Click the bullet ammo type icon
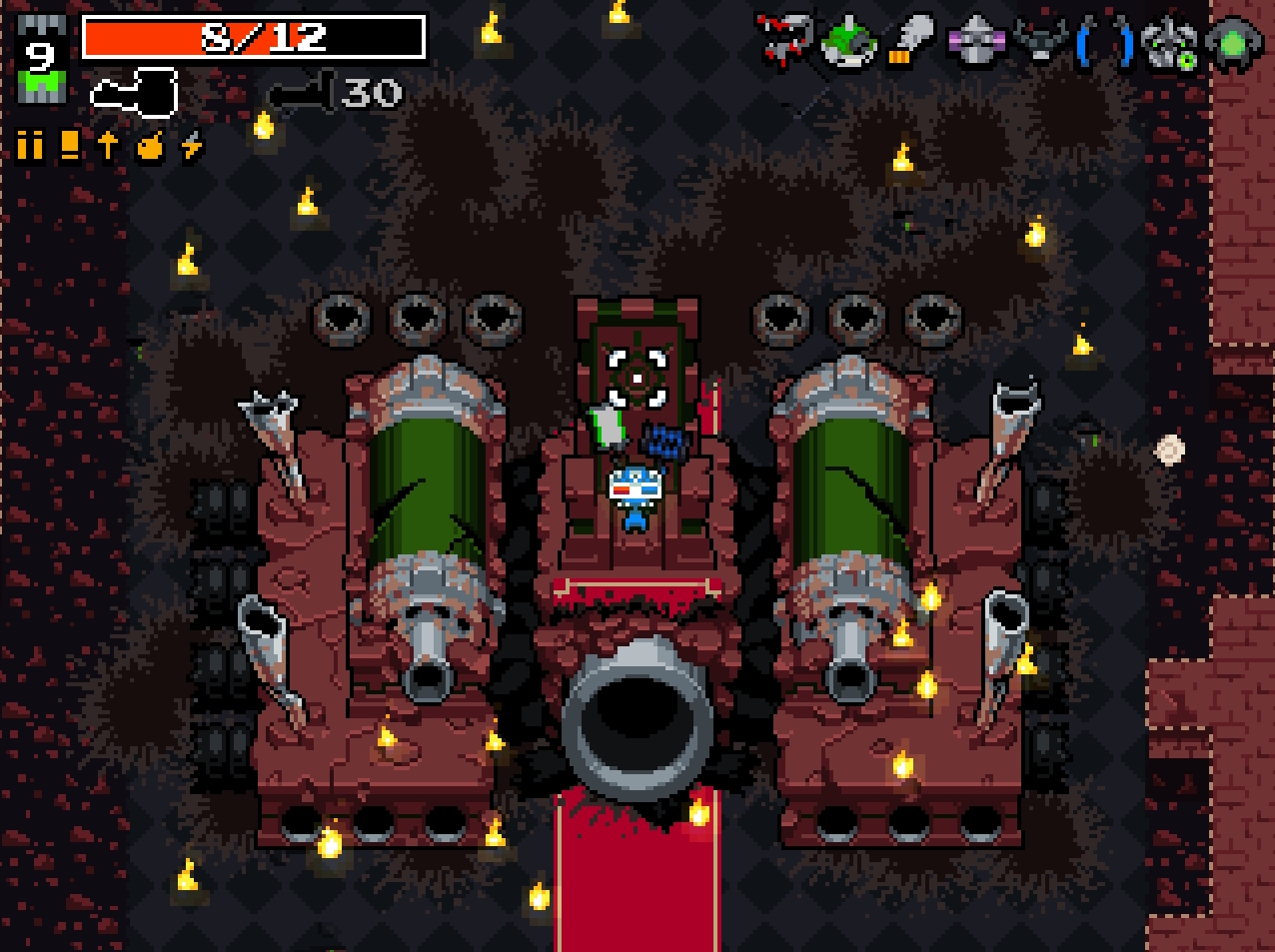1275x952 pixels. [30, 147]
